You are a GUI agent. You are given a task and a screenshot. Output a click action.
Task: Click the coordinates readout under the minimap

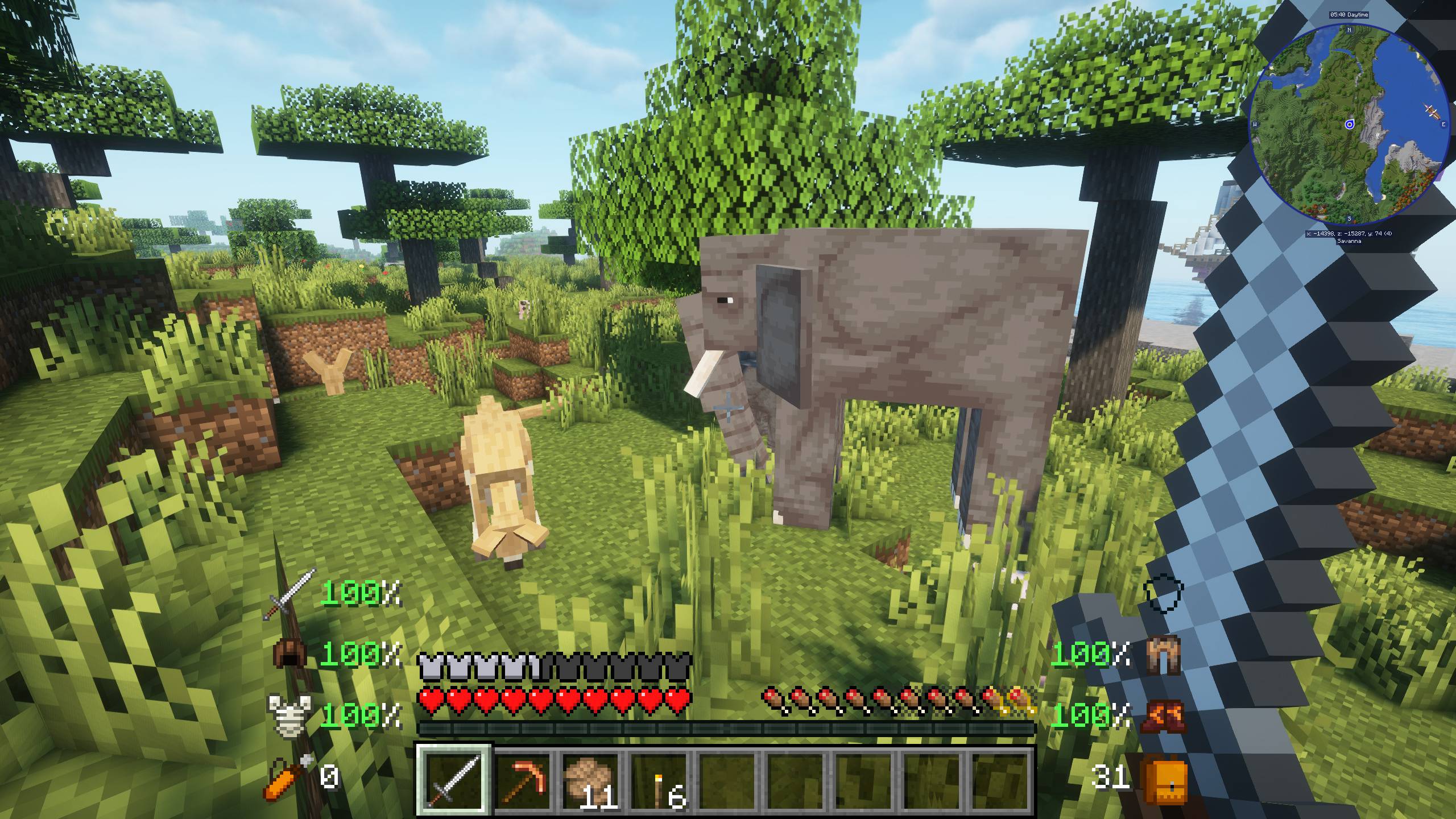click(1349, 234)
